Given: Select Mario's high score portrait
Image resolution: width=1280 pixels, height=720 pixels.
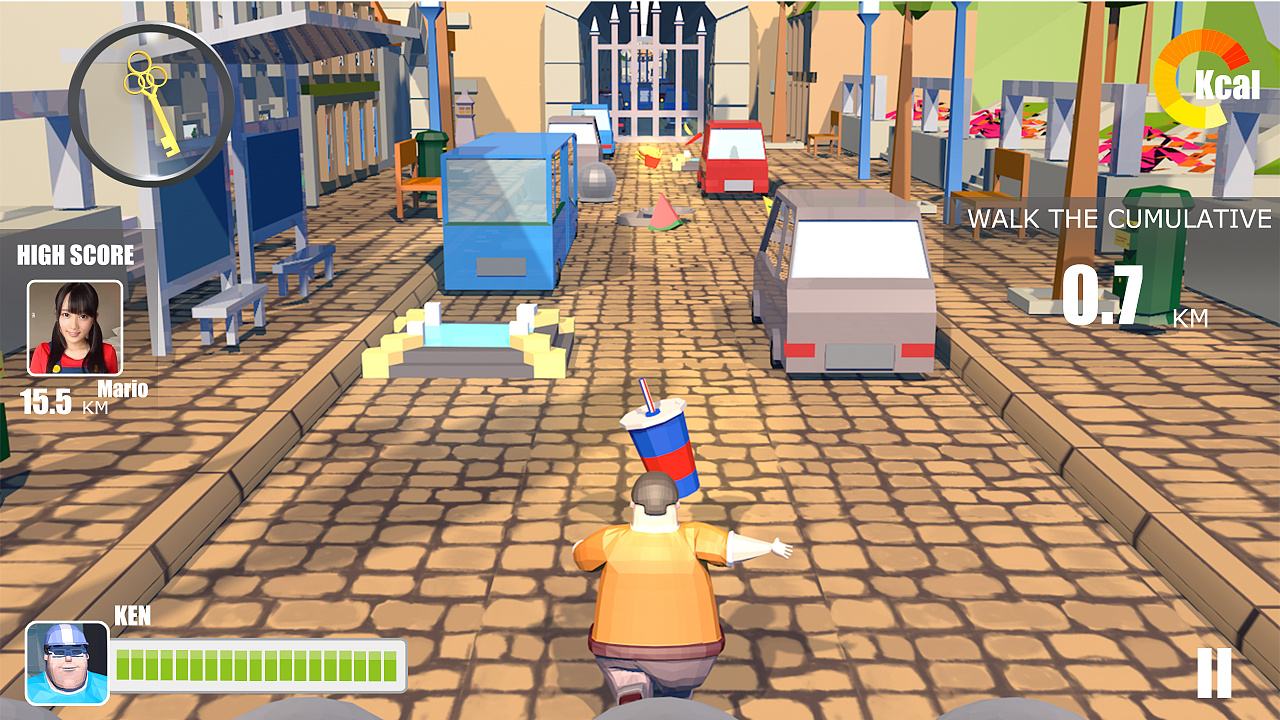Looking at the screenshot, I should click(x=75, y=327).
